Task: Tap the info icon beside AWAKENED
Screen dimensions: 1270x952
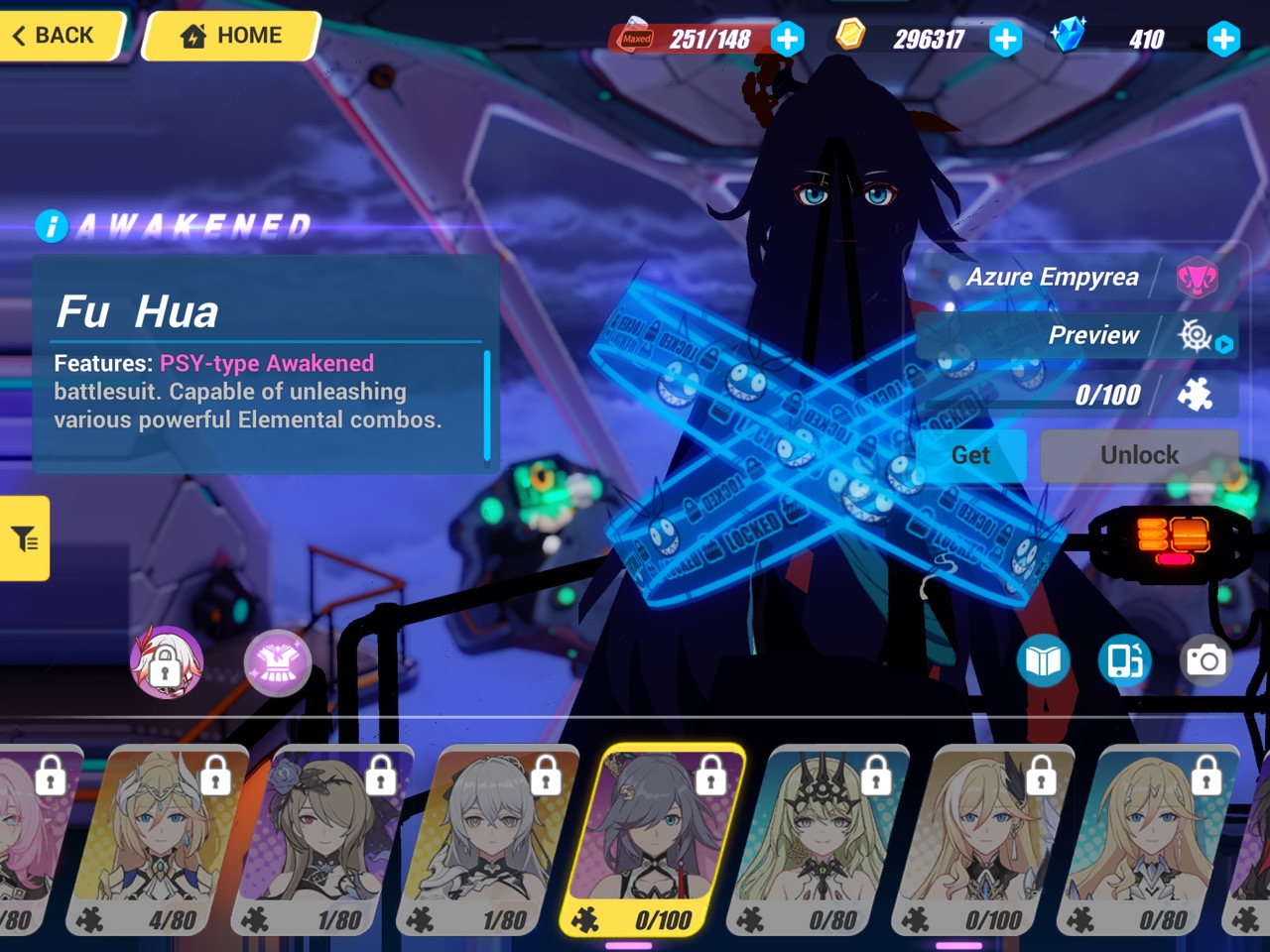Action: pyautogui.click(x=50, y=226)
